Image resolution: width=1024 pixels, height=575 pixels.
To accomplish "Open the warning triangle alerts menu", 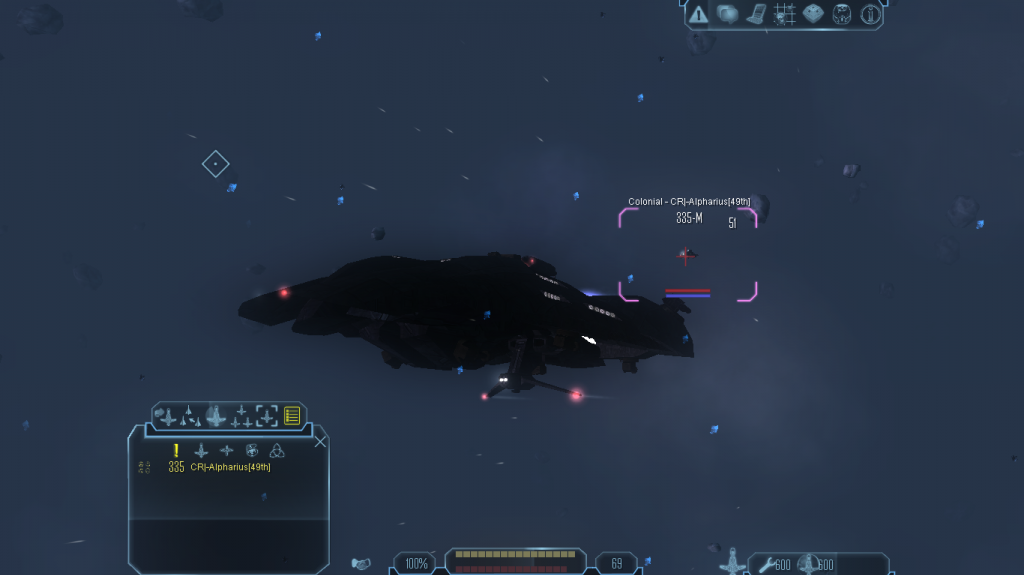I will point(698,14).
